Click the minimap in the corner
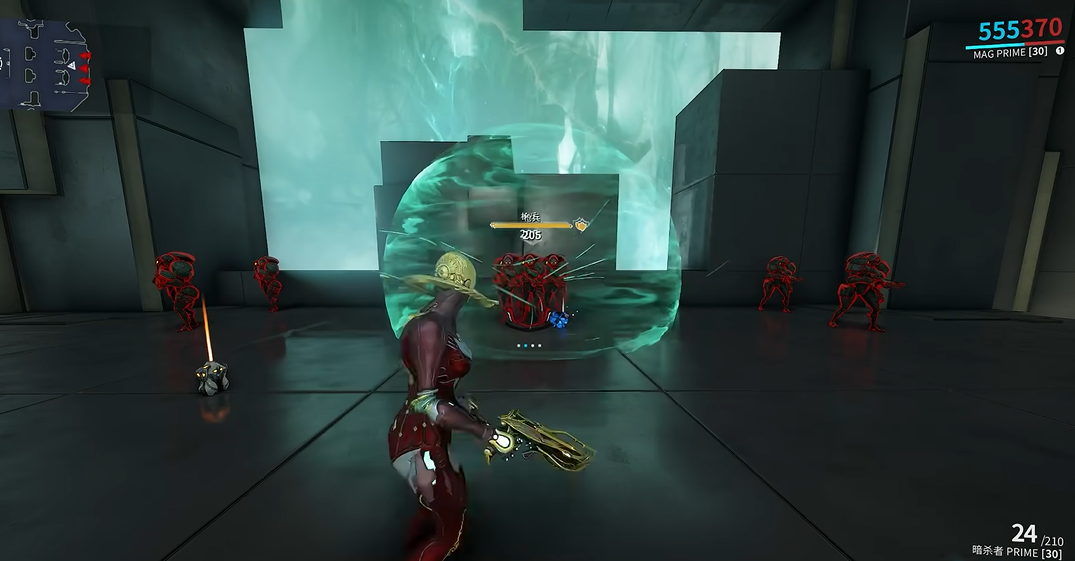1075x561 pixels. pyautogui.click(x=47, y=62)
